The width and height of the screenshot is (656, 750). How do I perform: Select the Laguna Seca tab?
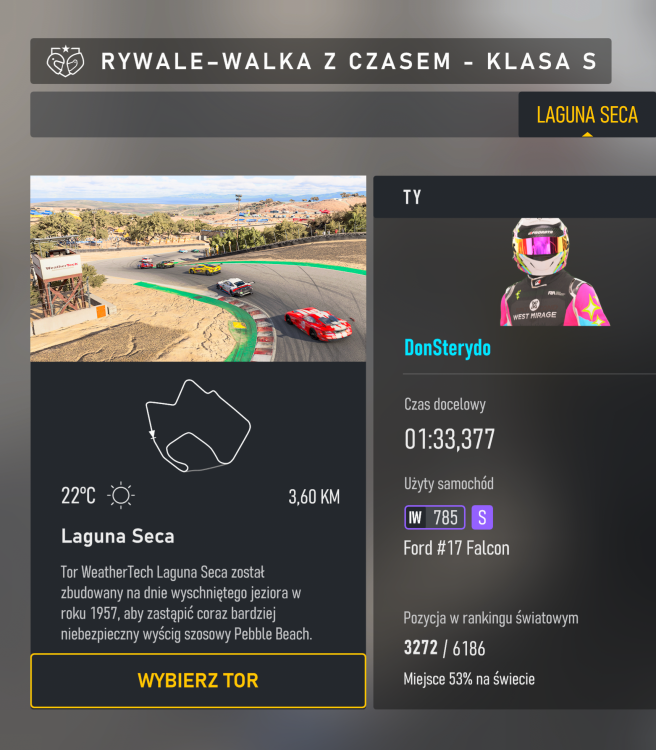(x=586, y=115)
